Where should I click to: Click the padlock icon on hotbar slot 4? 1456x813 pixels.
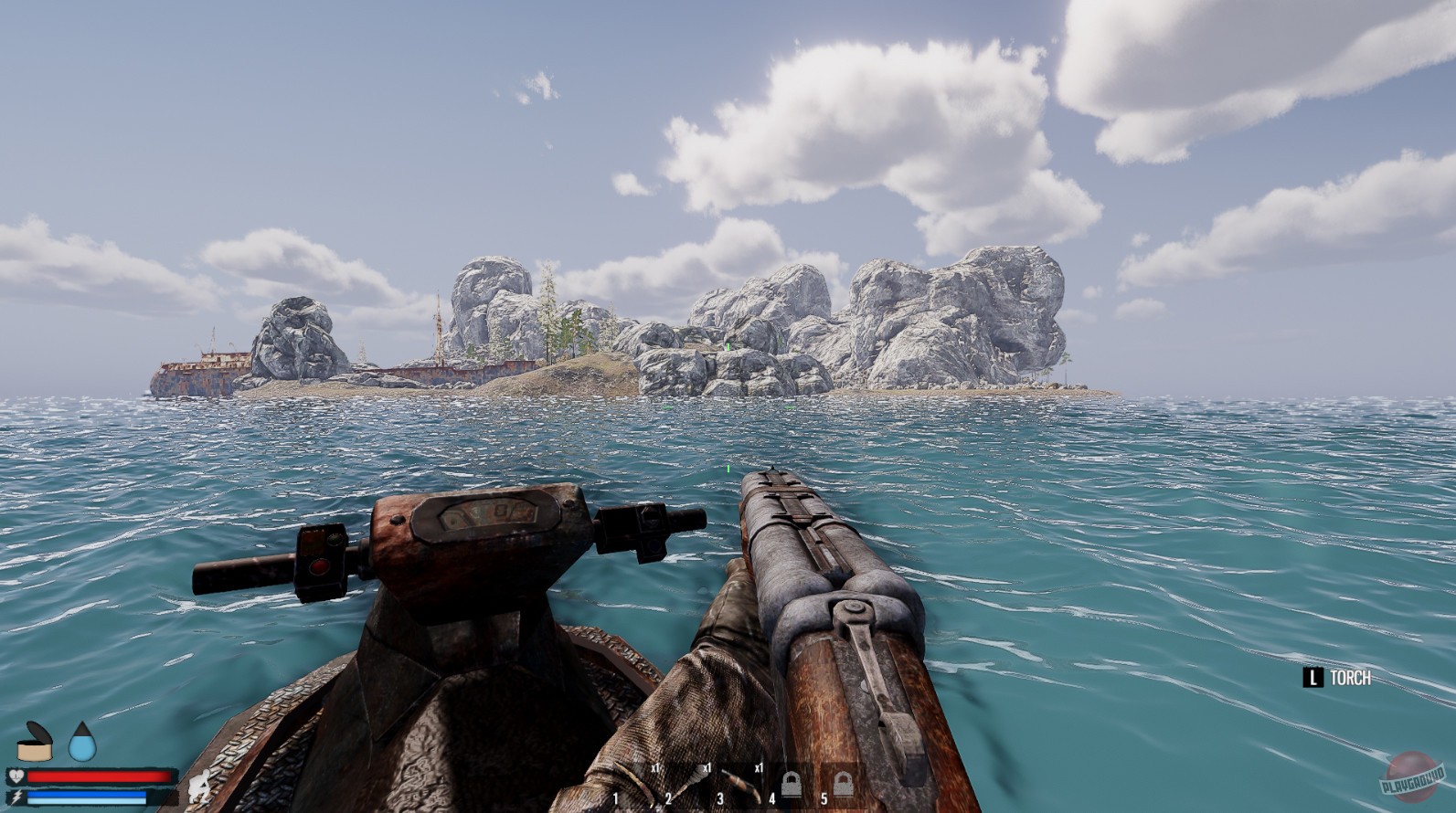pyautogui.click(x=792, y=784)
